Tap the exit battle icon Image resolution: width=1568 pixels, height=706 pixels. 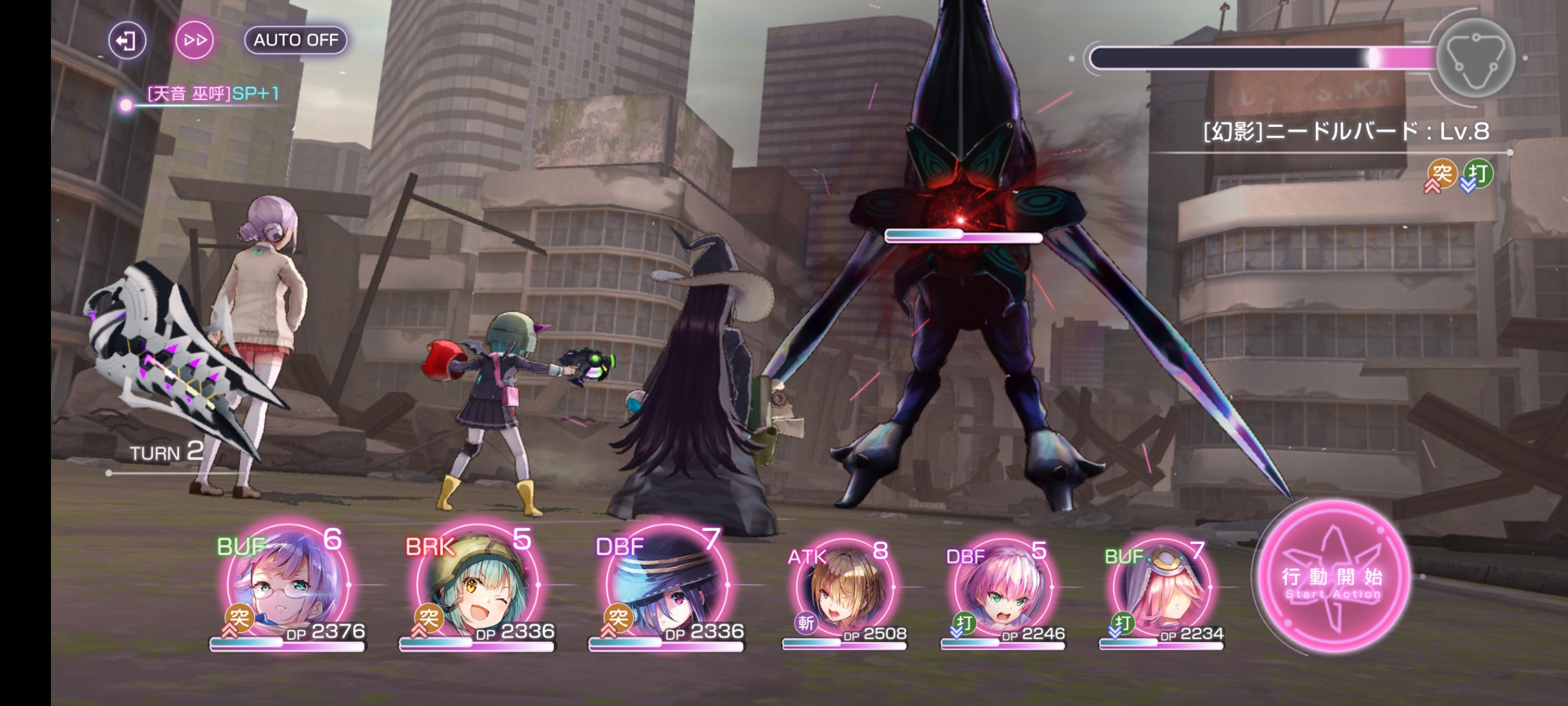[127, 41]
